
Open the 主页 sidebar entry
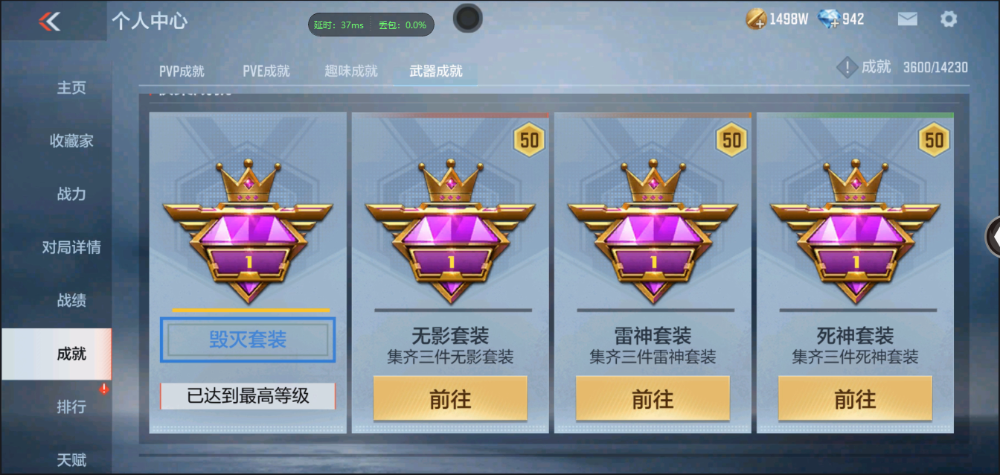tap(71, 88)
